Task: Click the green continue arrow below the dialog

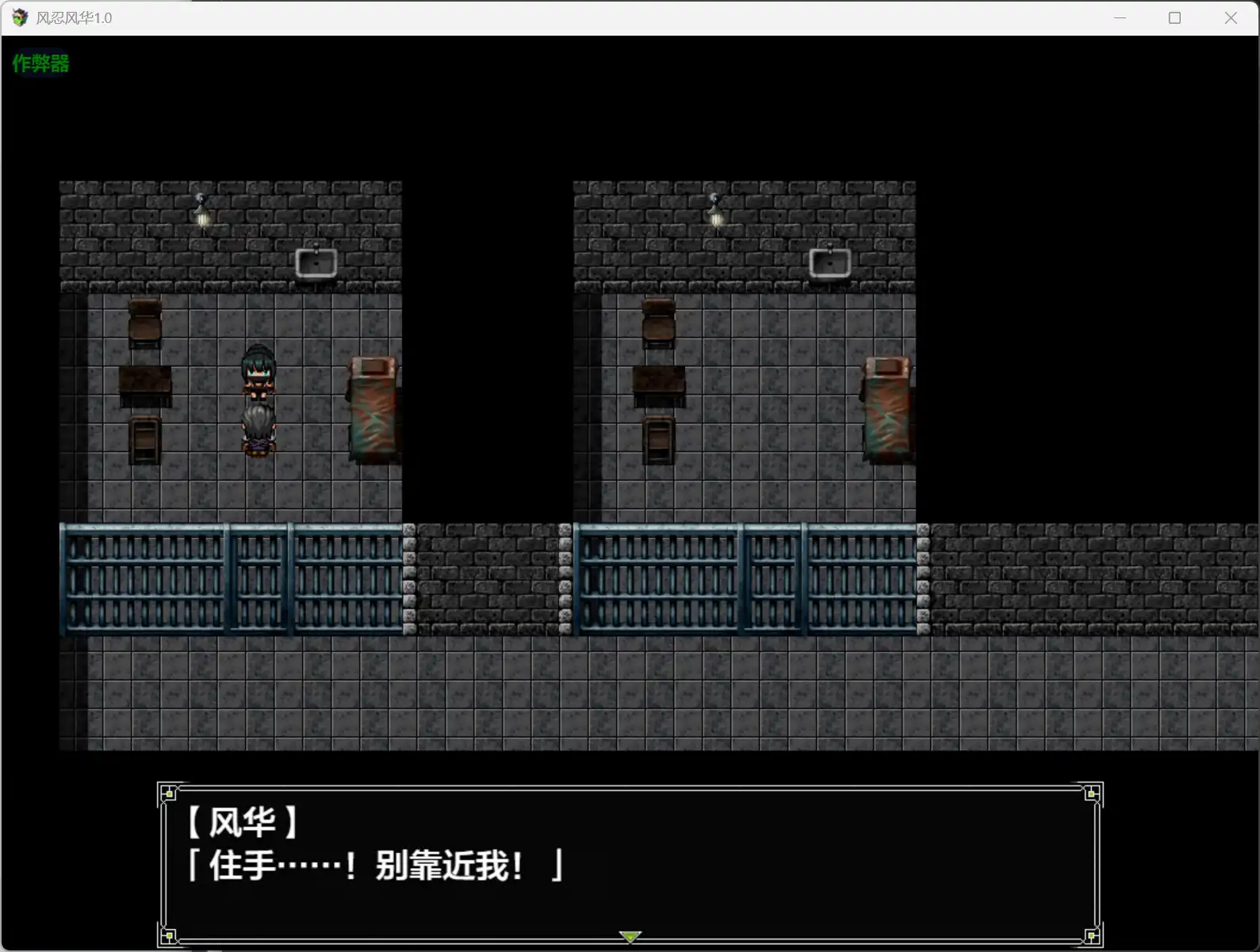Action: click(x=629, y=936)
